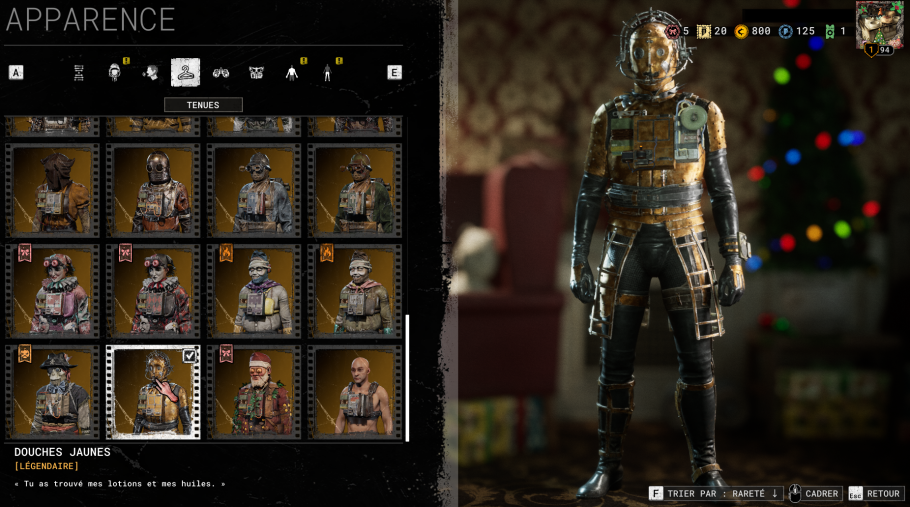910x507 pixels.
Task: Select the white-capped pink scarf outfit
Action: 355,291
